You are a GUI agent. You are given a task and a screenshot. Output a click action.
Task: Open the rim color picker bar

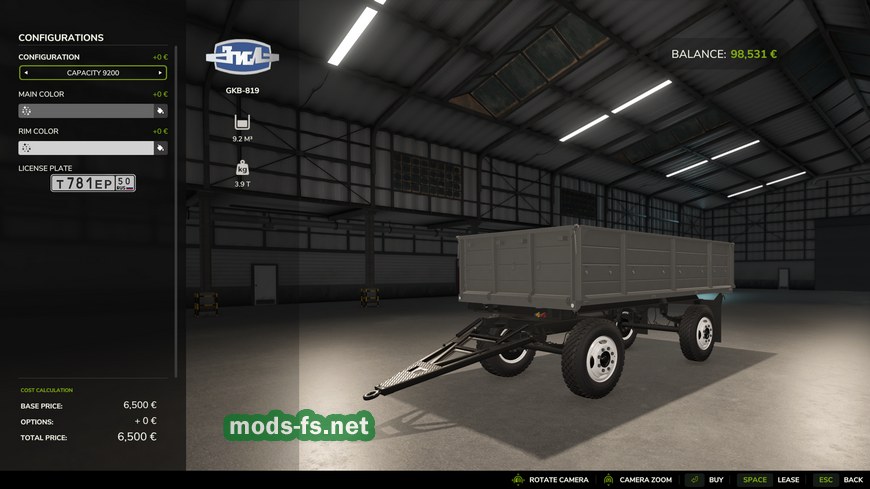[86, 148]
